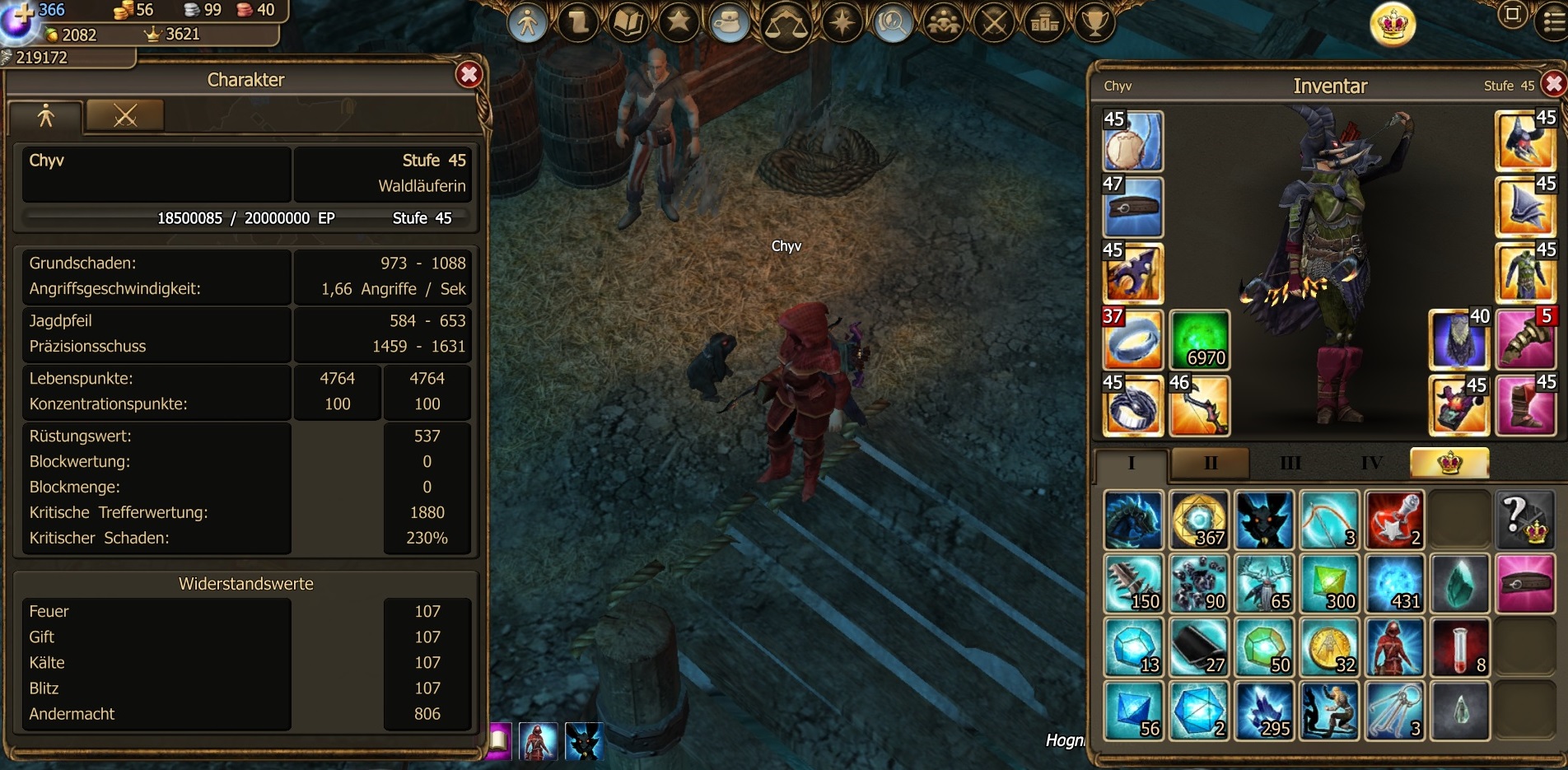The height and width of the screenshot is (770, 1568).
Task: Click the golden crown premium button
Action: [1393, 25]
